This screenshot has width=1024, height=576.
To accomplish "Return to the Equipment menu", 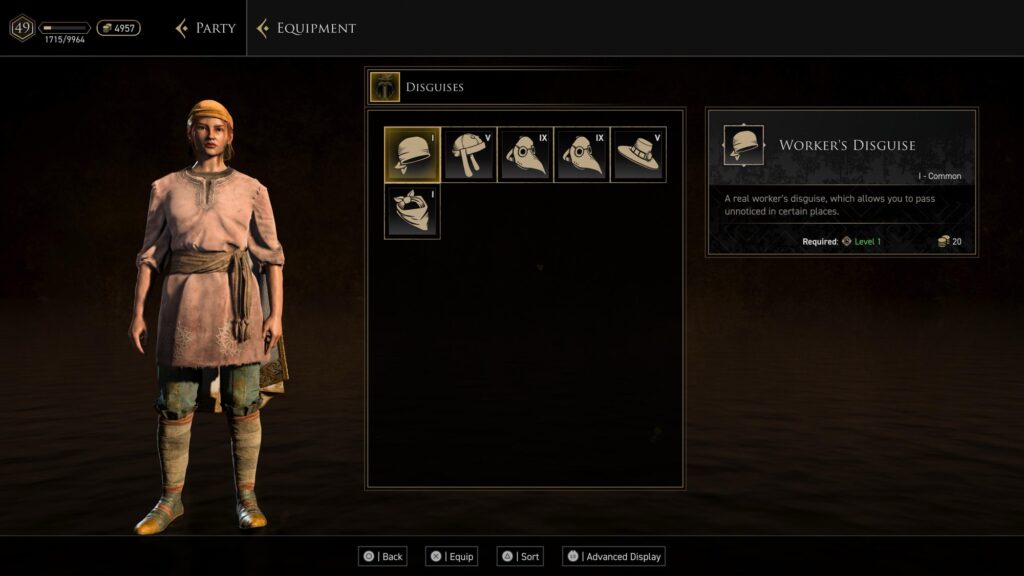I will (306, 28).
